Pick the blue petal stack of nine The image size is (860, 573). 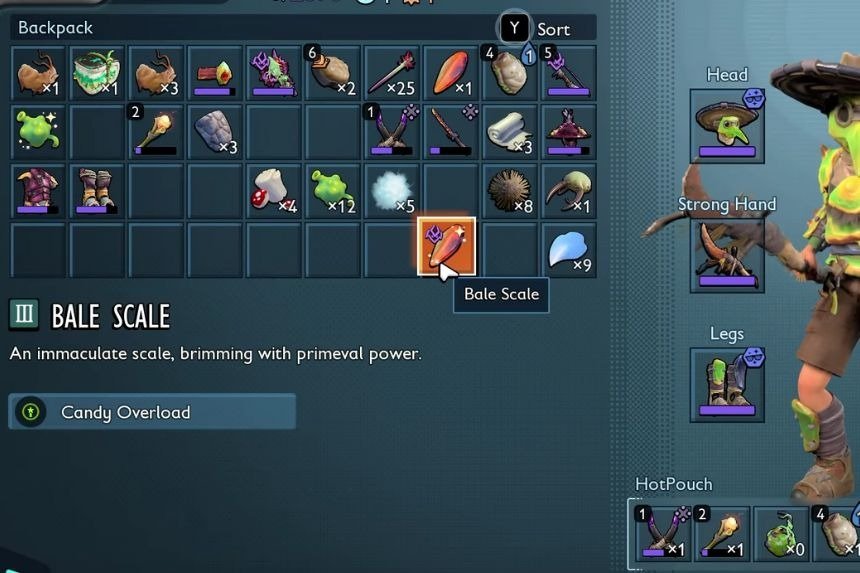pos(569,250)
